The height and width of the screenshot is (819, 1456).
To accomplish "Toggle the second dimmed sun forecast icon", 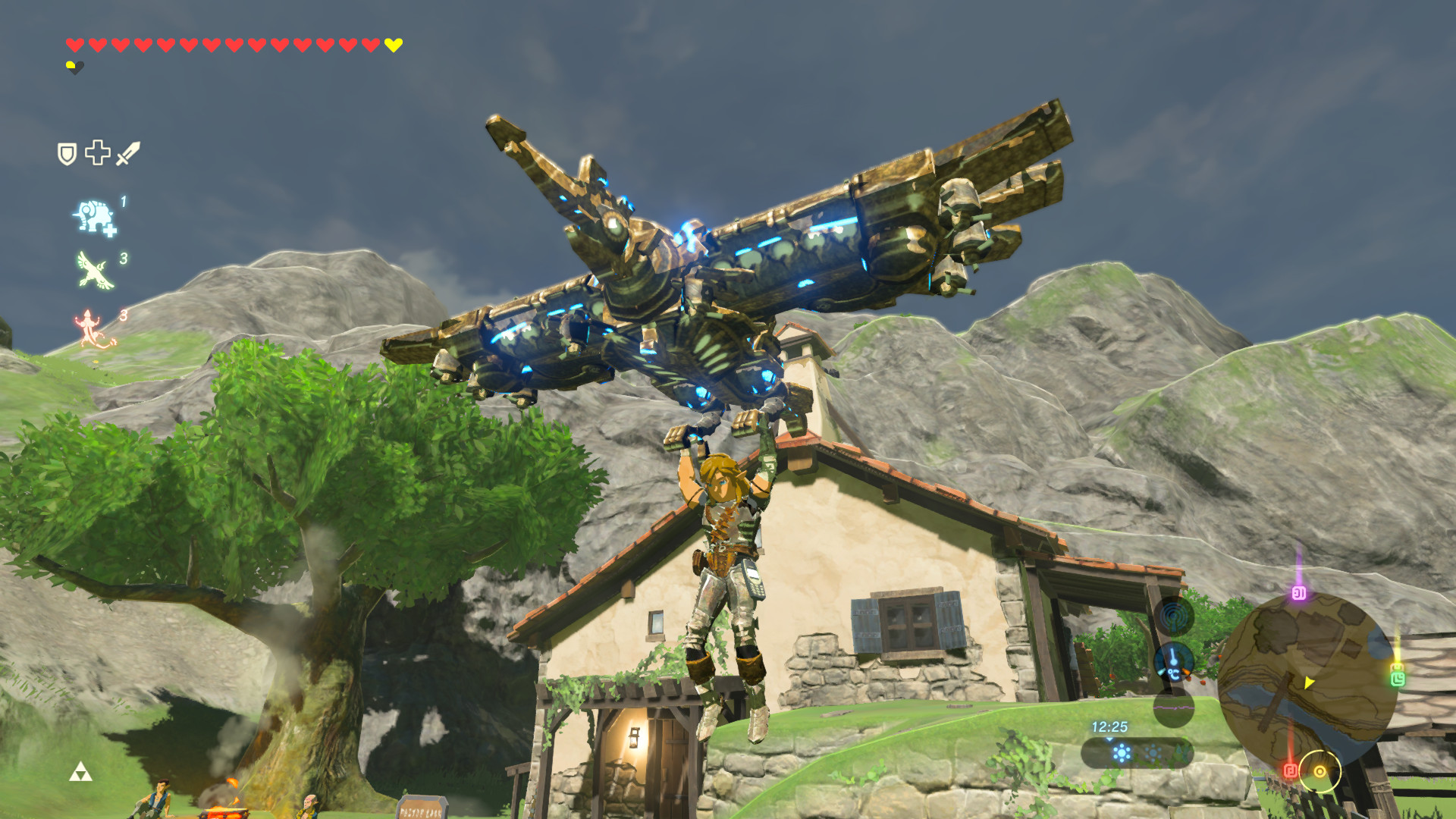I will (x=1153, y=752).
